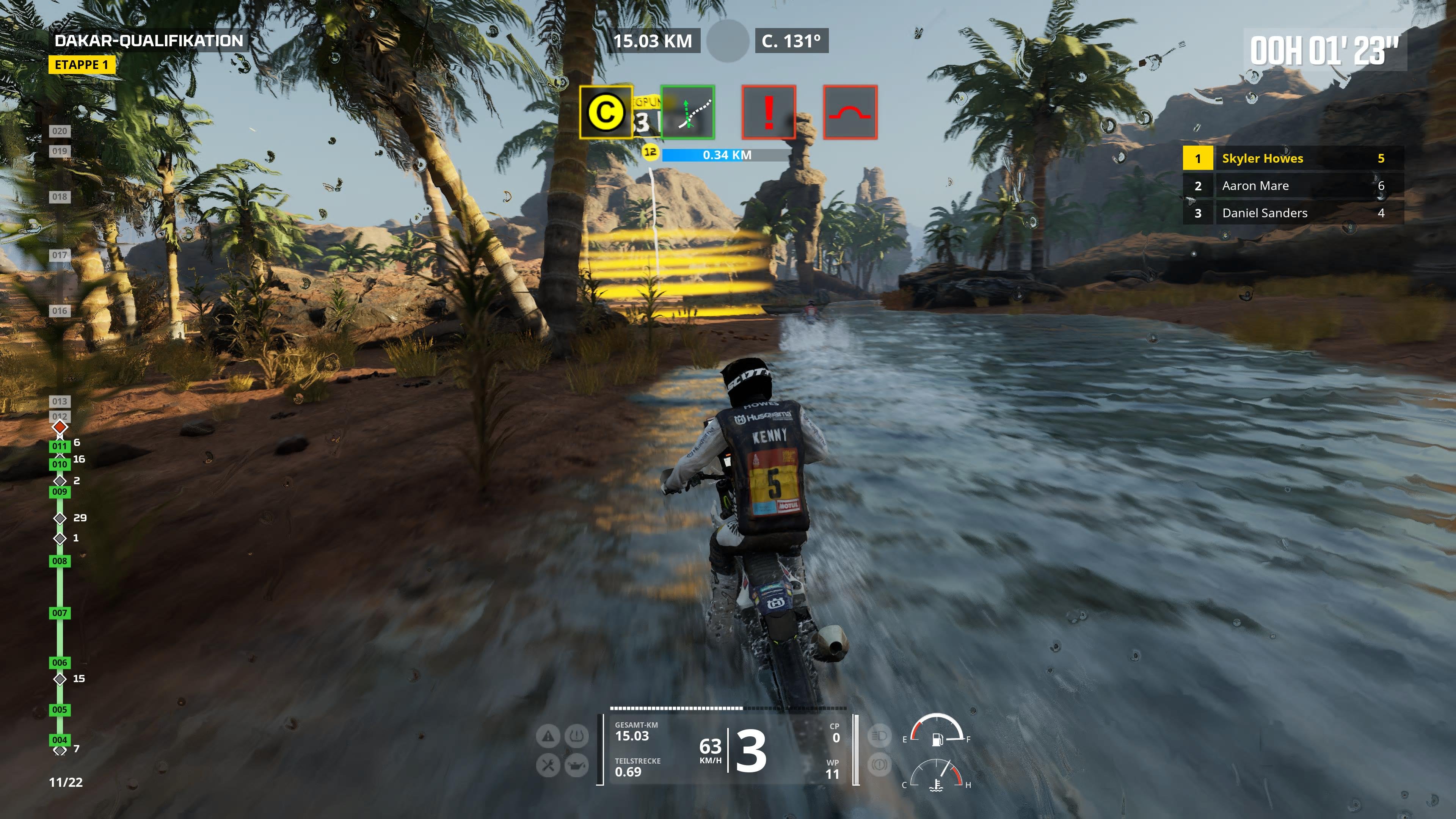
Task: Click the warning triangle icon on the dashboard
Action: click(x=548, y=736)
